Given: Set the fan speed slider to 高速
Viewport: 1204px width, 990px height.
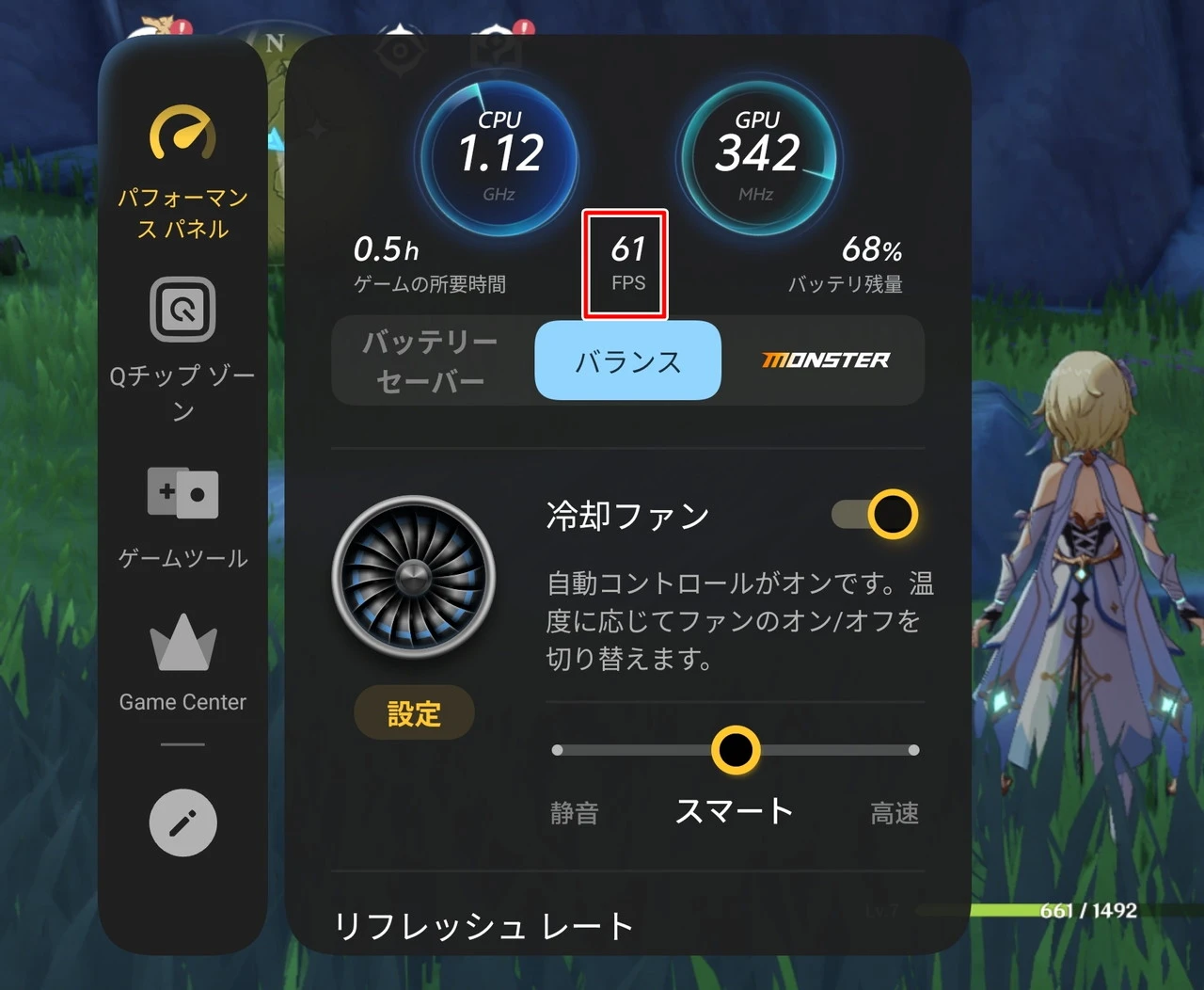Looking at the screenshot, I should coord(913,750).
